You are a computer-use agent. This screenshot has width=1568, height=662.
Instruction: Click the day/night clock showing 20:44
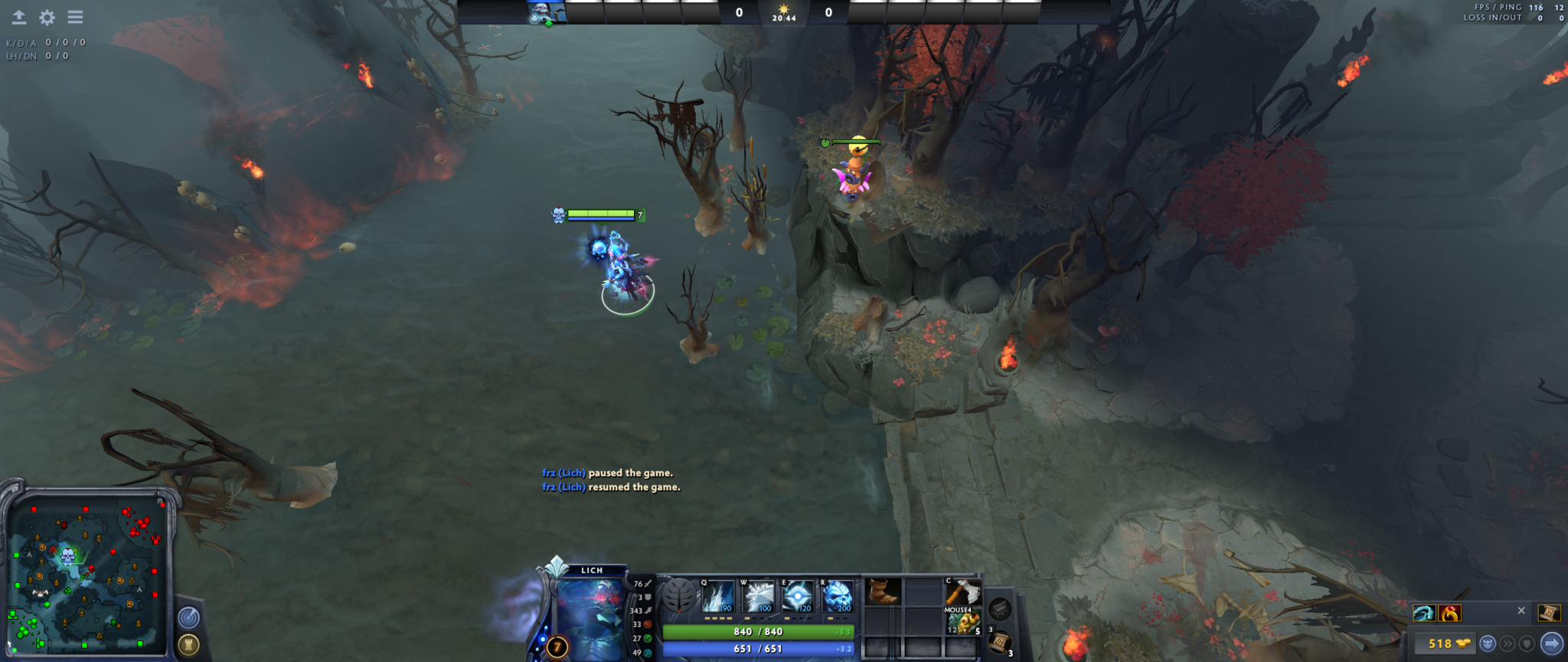(783, 12)
